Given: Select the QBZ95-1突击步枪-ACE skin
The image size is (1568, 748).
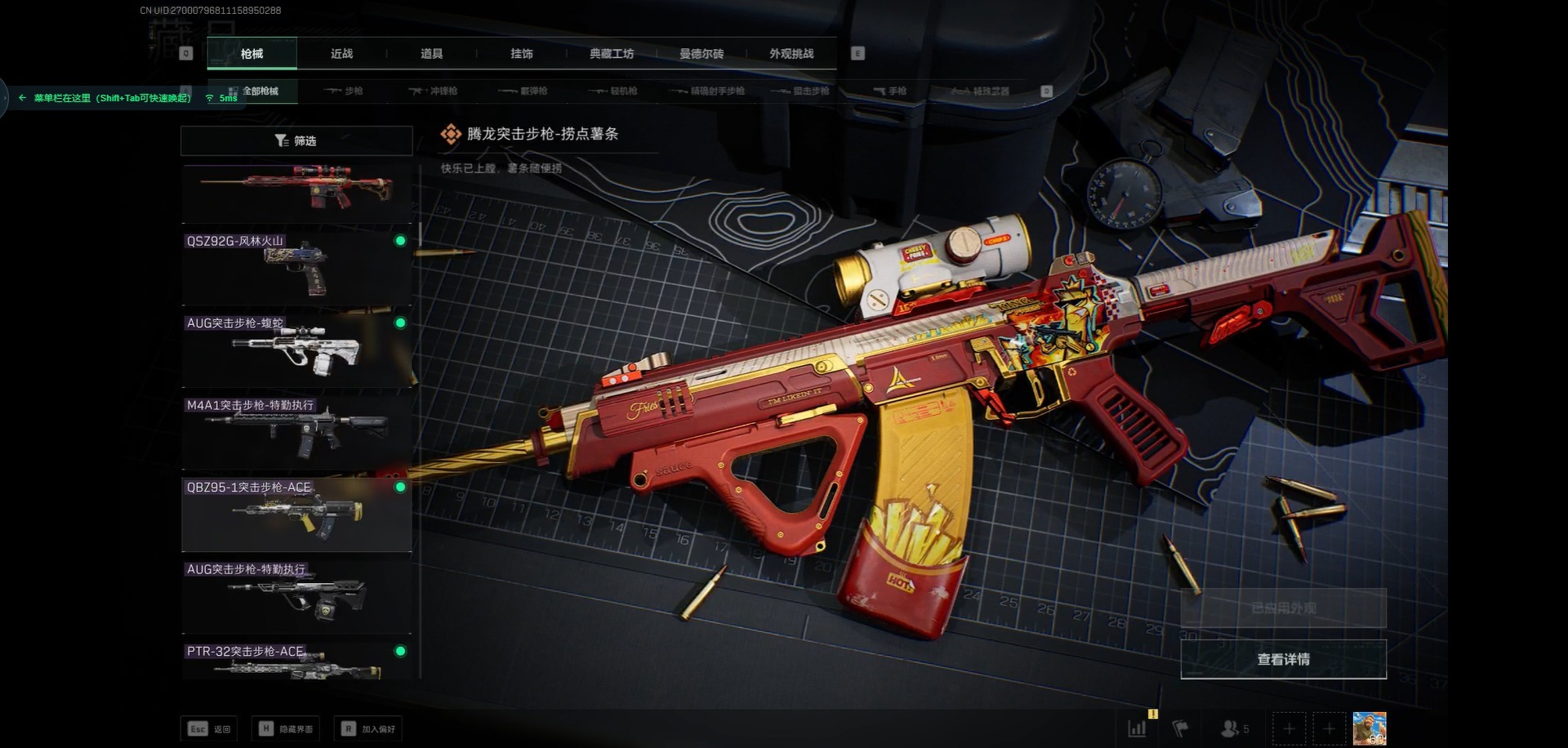Looking at the screenshot, I should click(296, 514).
